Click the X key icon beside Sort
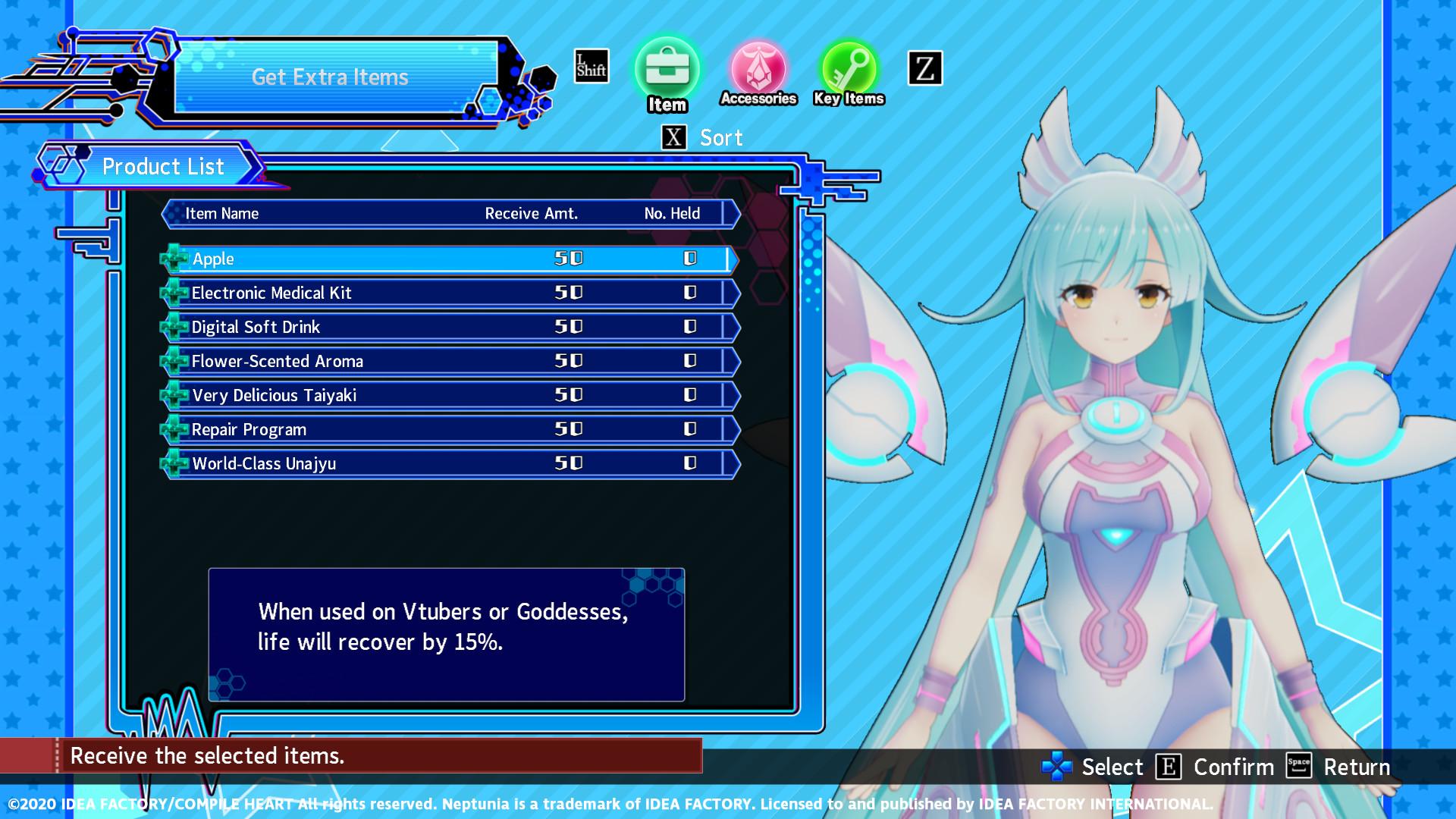 (x=672, y=137)
